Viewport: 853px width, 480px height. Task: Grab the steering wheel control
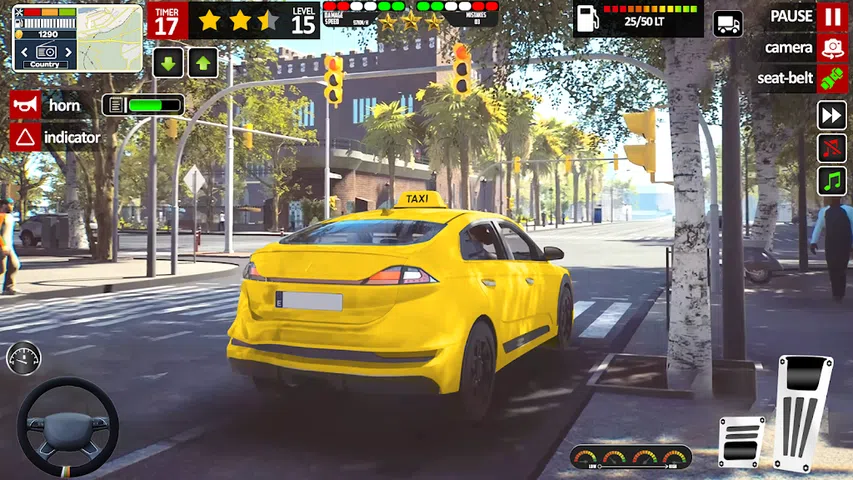point(68,426)
